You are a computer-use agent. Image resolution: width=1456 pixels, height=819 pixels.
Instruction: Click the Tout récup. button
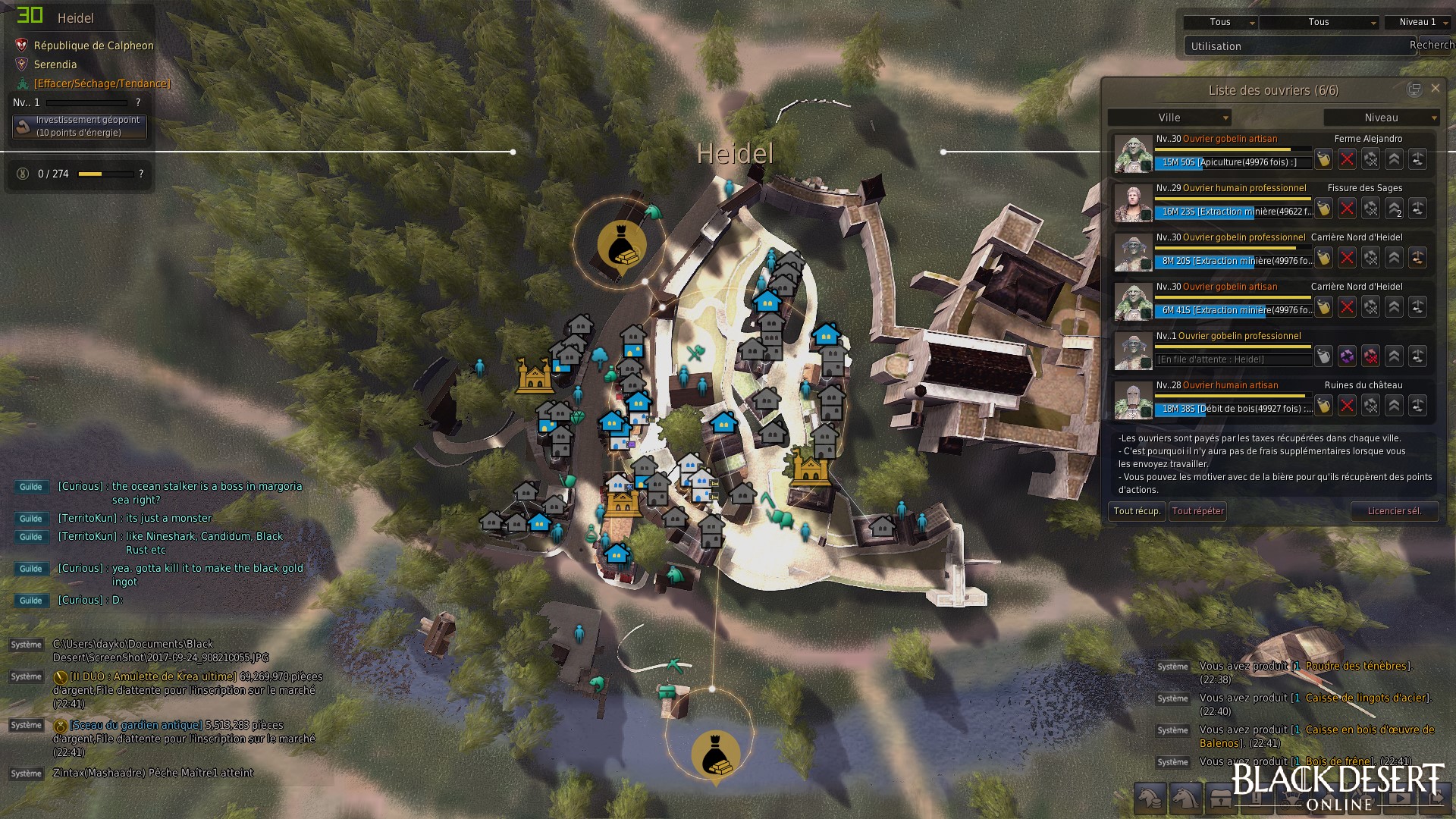1137,511
